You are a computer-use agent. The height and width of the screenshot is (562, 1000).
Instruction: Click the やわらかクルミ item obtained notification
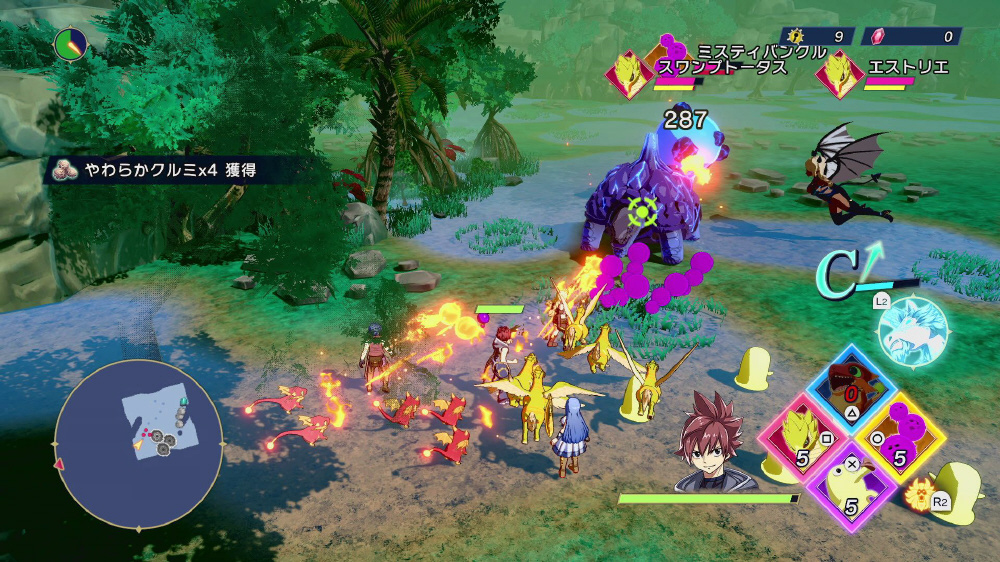(x=170, y=170)
